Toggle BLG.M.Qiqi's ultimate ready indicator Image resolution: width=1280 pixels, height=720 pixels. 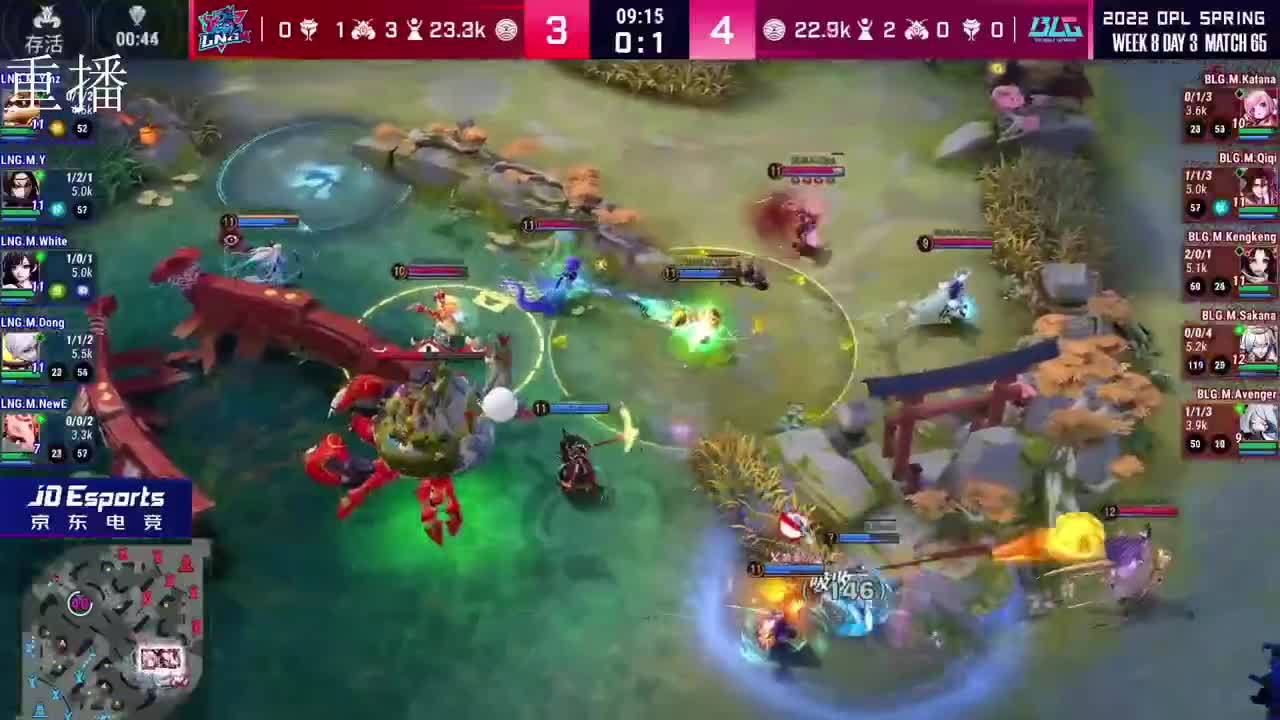tap(1219, 206)
